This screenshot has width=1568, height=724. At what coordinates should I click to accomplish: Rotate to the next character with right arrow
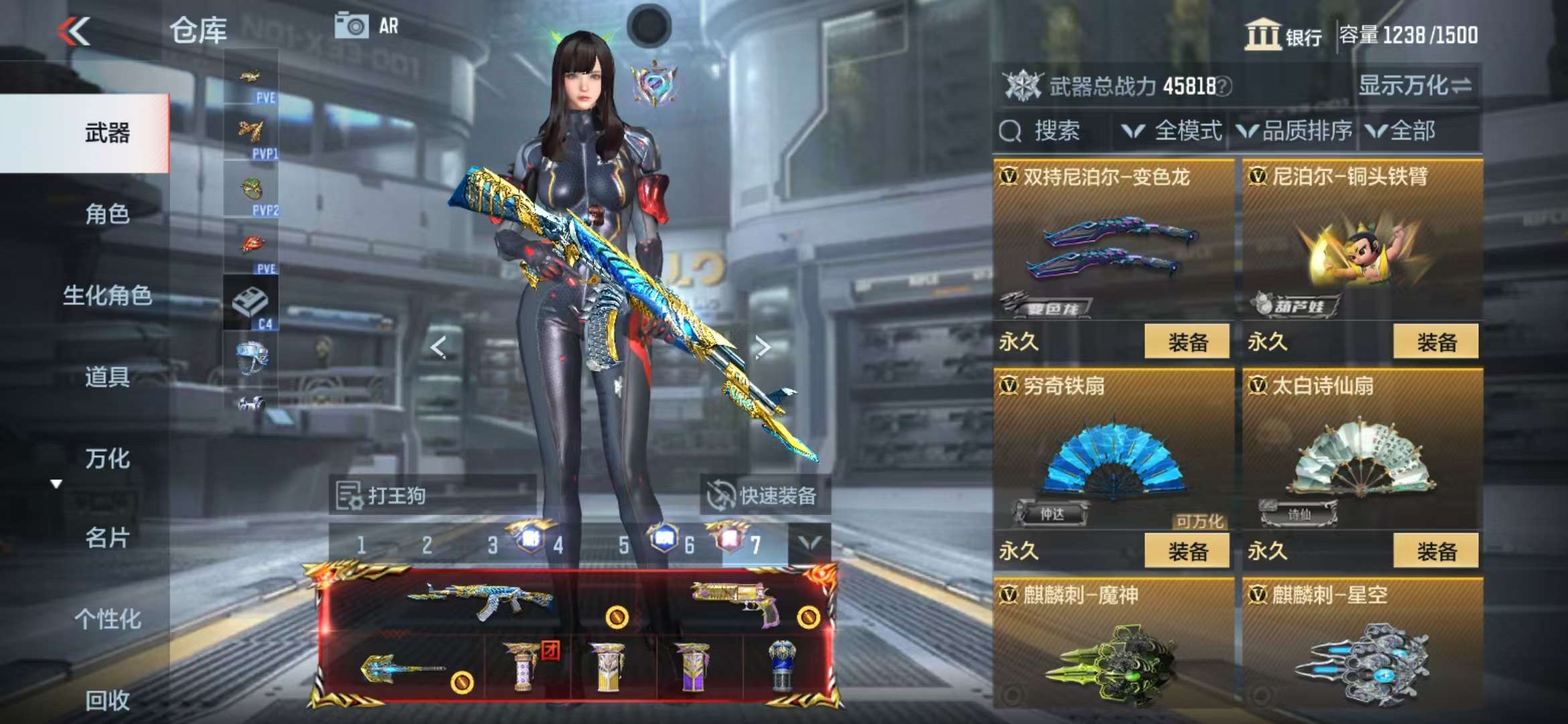pyautogui.click(x=762, y=347)
